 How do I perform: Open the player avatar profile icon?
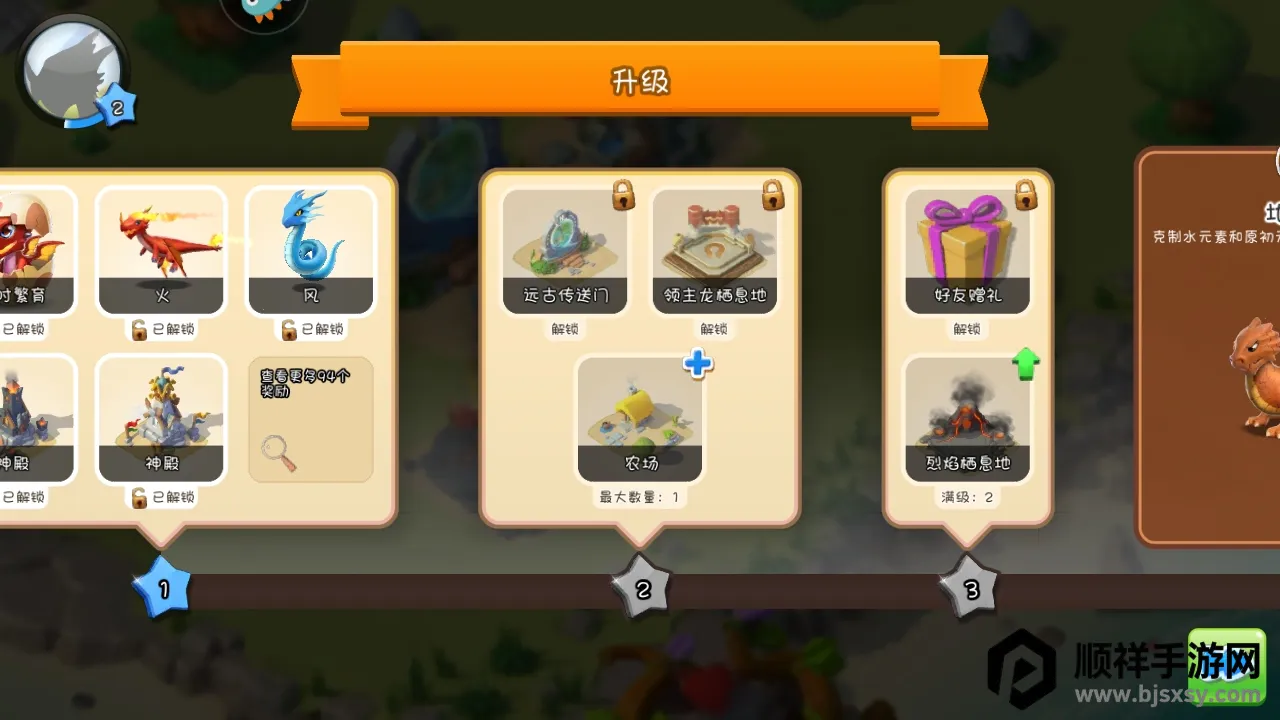pos(72,70)
